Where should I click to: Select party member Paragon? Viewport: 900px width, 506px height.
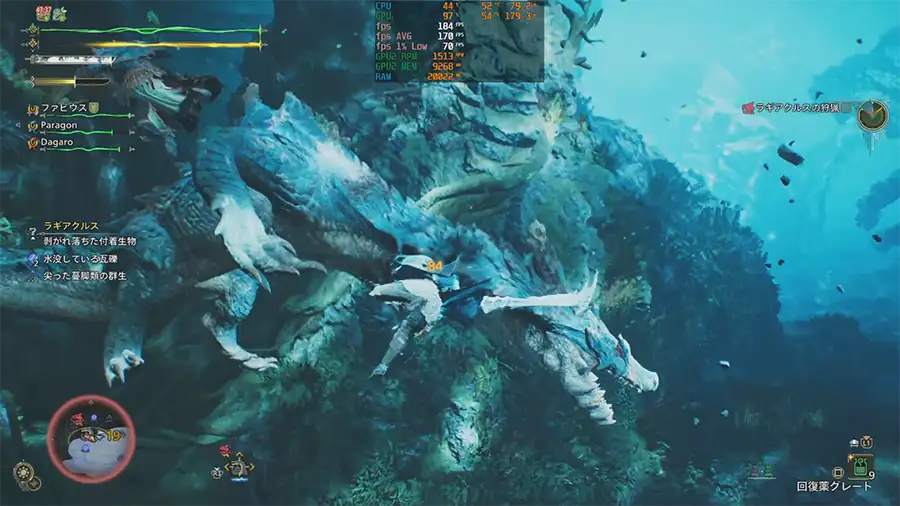pyautogui.click(x=60, y=125)
